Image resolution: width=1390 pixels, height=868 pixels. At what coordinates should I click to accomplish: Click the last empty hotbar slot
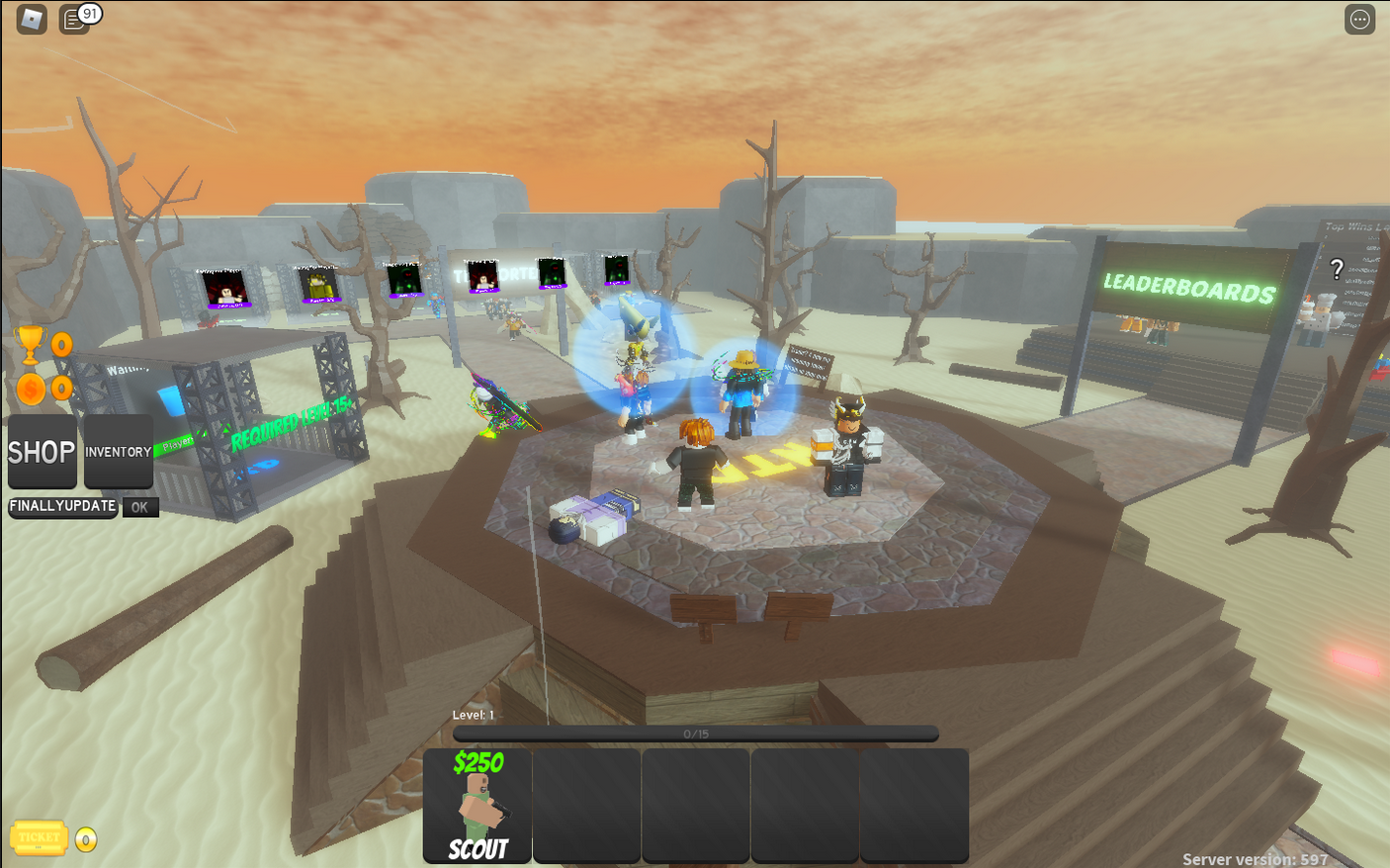[x=912, y=806]
